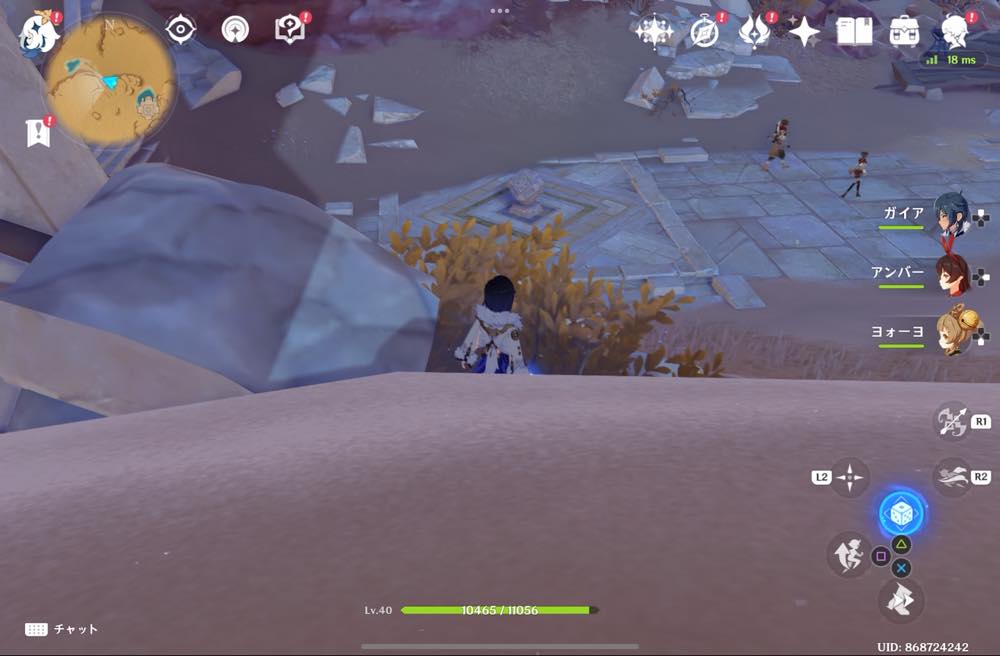Open the Wish sparkle star icon
Image resolution: width=1000 pixels, height=656 pixels.
pyautogui.click(x=653, y=32)
